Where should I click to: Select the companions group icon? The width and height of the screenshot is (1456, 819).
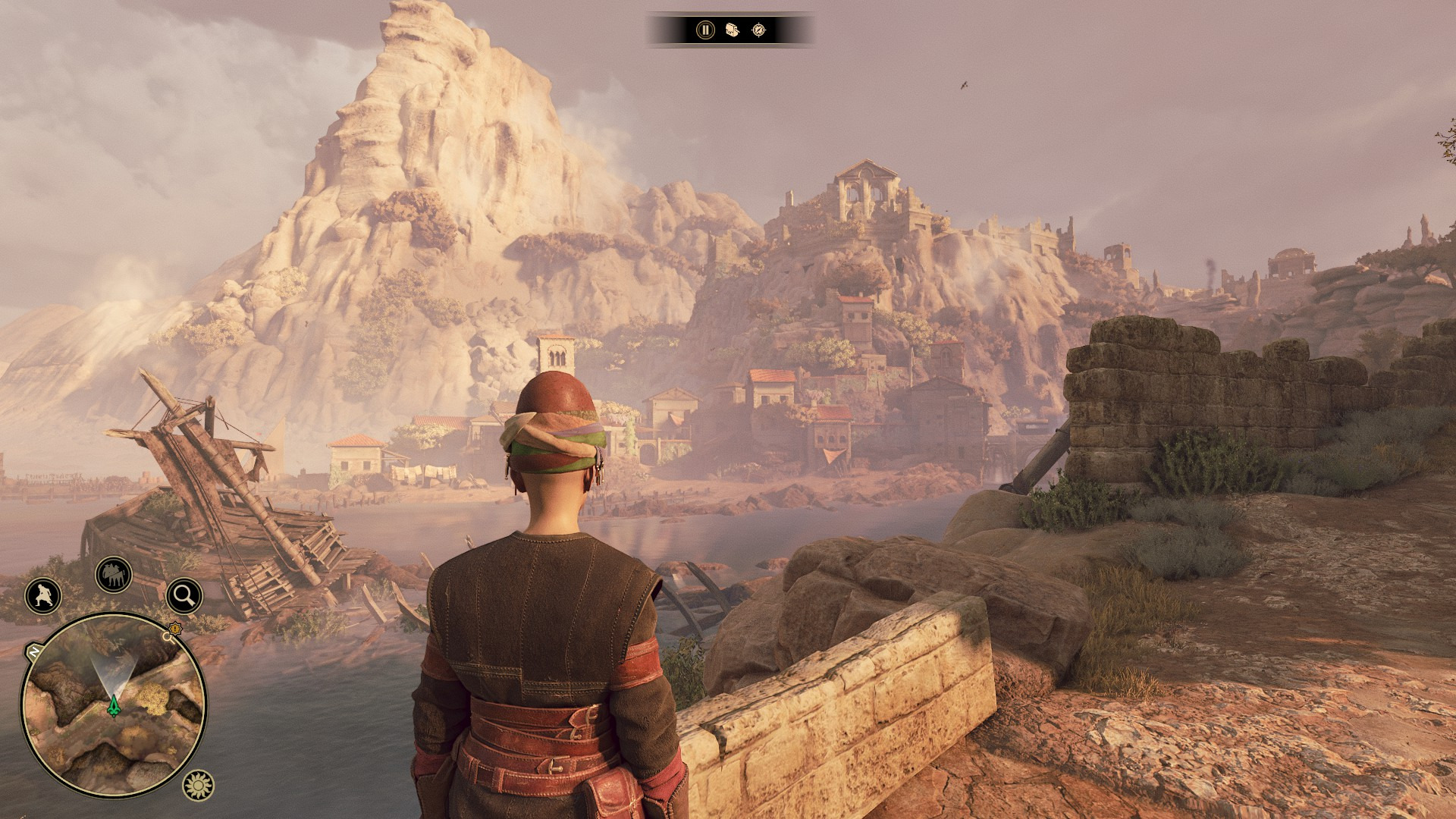point(114,576)
